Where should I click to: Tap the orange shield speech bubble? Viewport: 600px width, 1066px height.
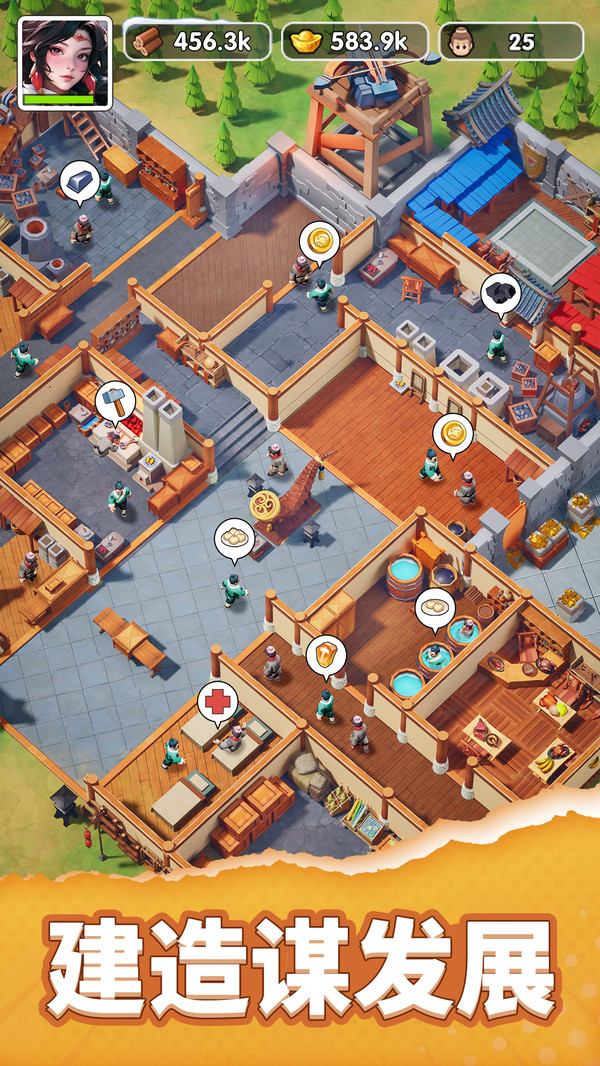tap(326, 655)
